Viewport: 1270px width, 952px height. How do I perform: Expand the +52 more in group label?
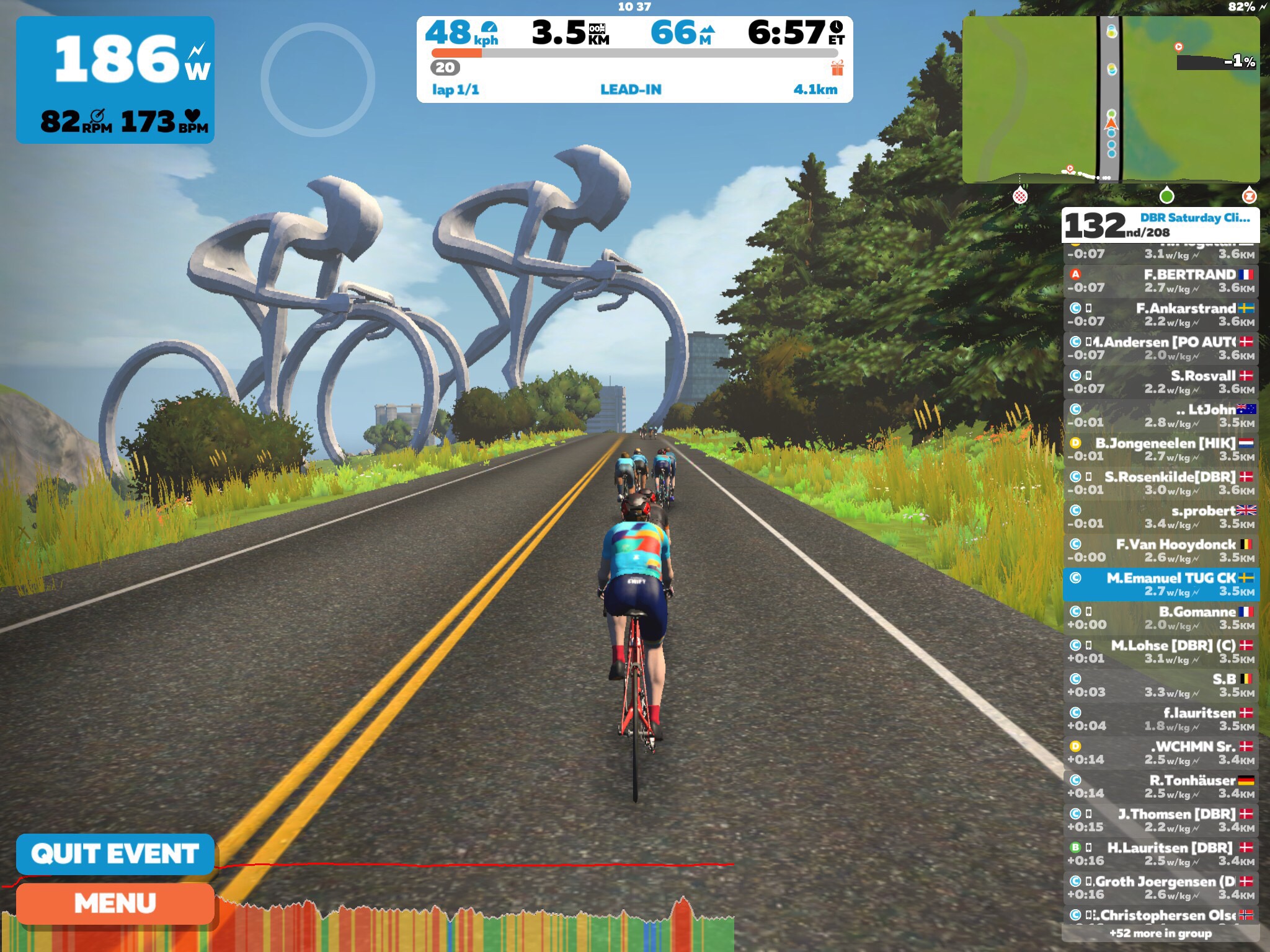[x=1160, y=933]
